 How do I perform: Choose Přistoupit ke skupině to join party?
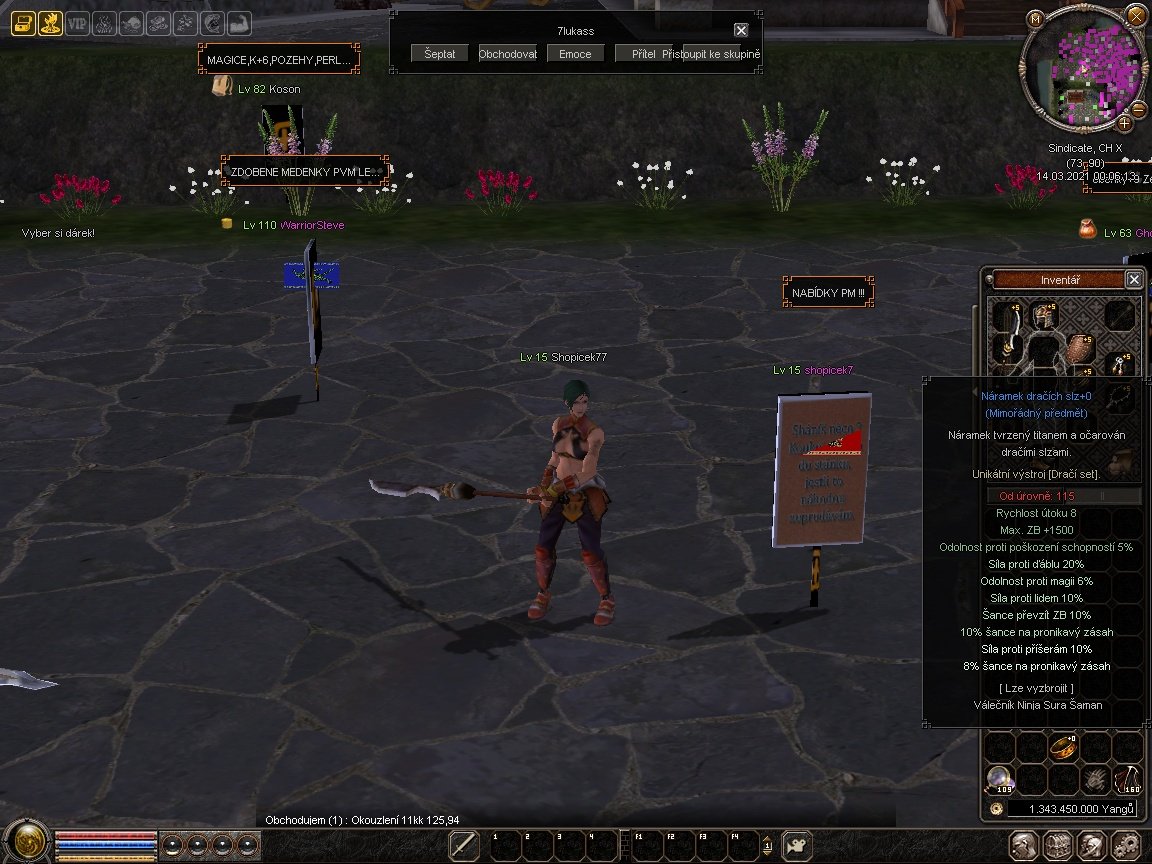711,54
